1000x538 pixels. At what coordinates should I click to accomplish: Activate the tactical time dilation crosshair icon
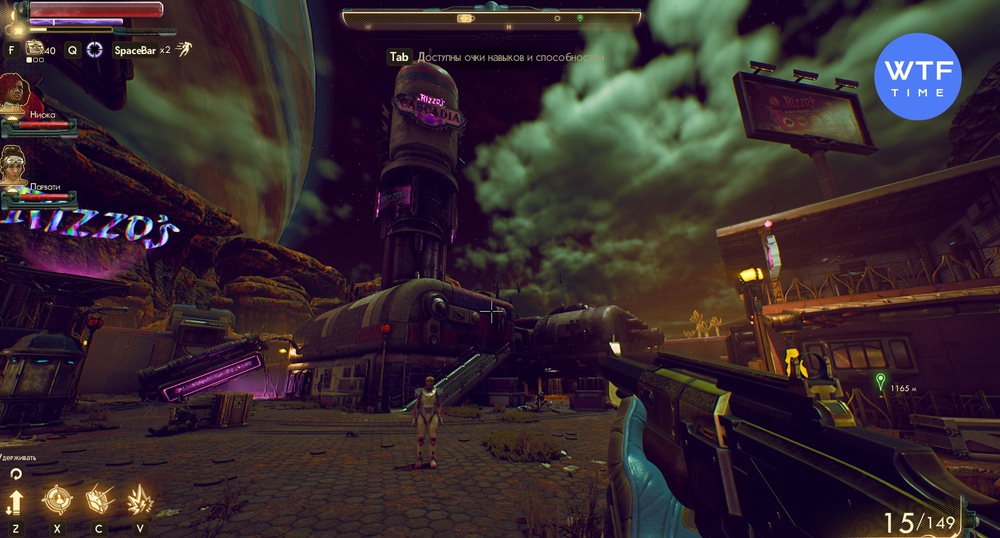coord(95,49)
